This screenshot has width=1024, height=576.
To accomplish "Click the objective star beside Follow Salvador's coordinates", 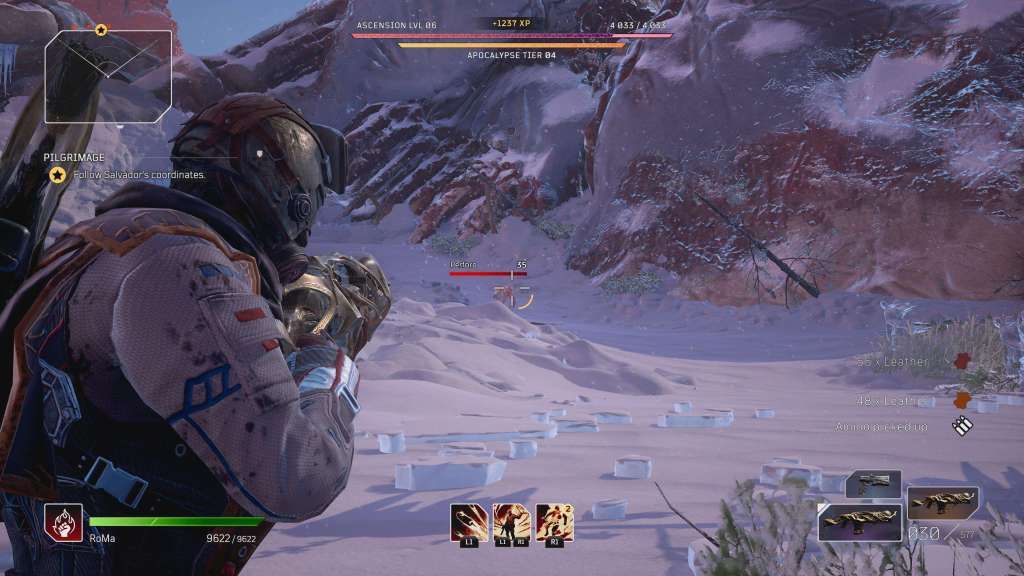I will click(x=58, y=175).
